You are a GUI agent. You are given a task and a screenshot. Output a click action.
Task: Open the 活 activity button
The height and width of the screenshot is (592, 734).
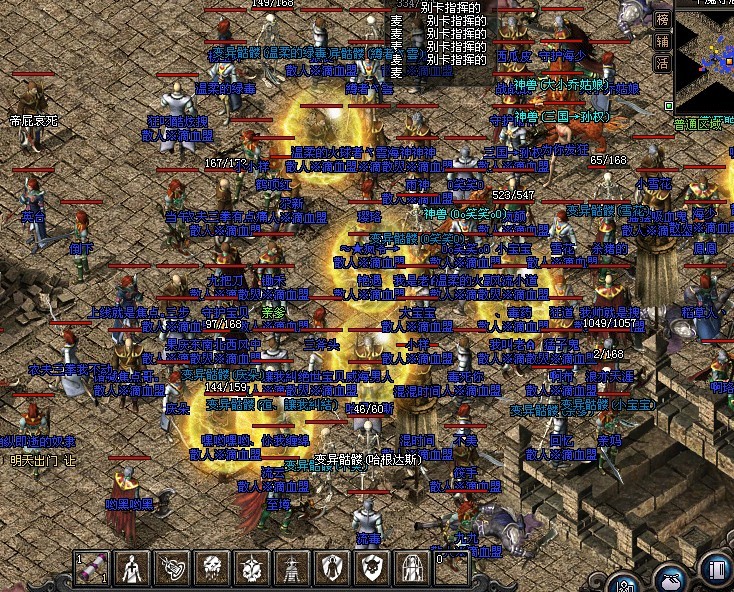coord(662,62)
